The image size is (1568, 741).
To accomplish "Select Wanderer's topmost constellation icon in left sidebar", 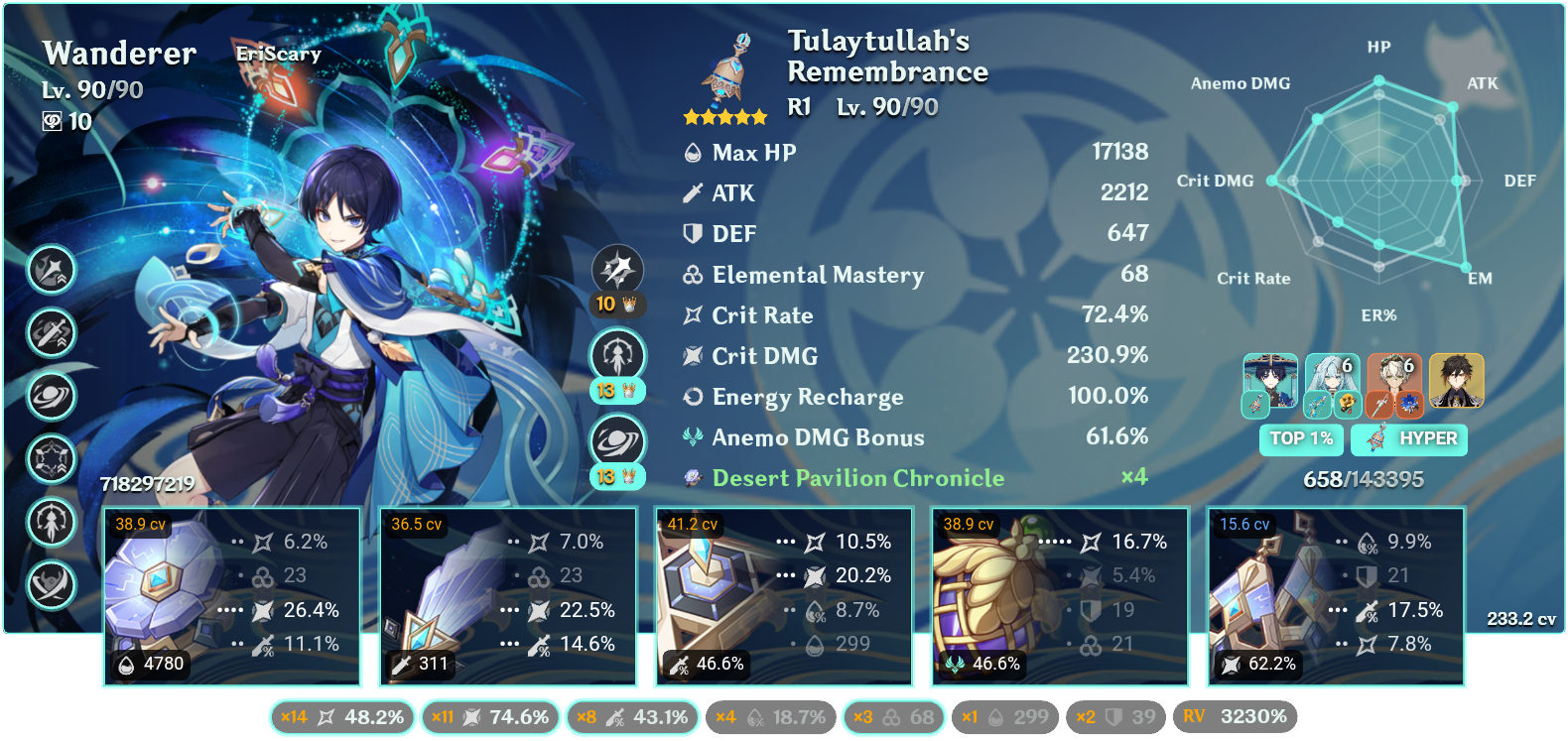I will click(x=52, y=271).
